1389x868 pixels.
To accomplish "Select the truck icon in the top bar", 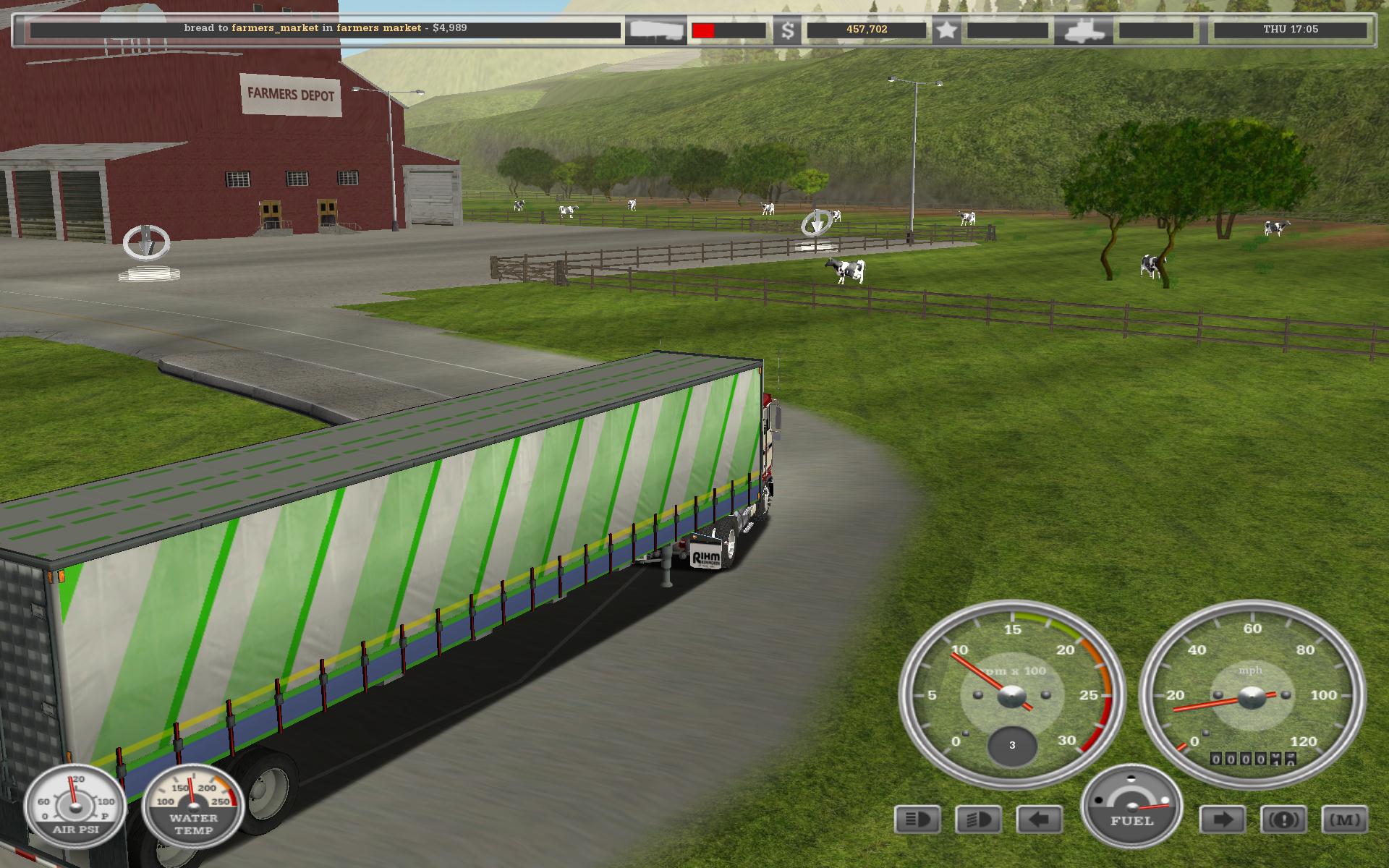I will tap(1082, 30).
